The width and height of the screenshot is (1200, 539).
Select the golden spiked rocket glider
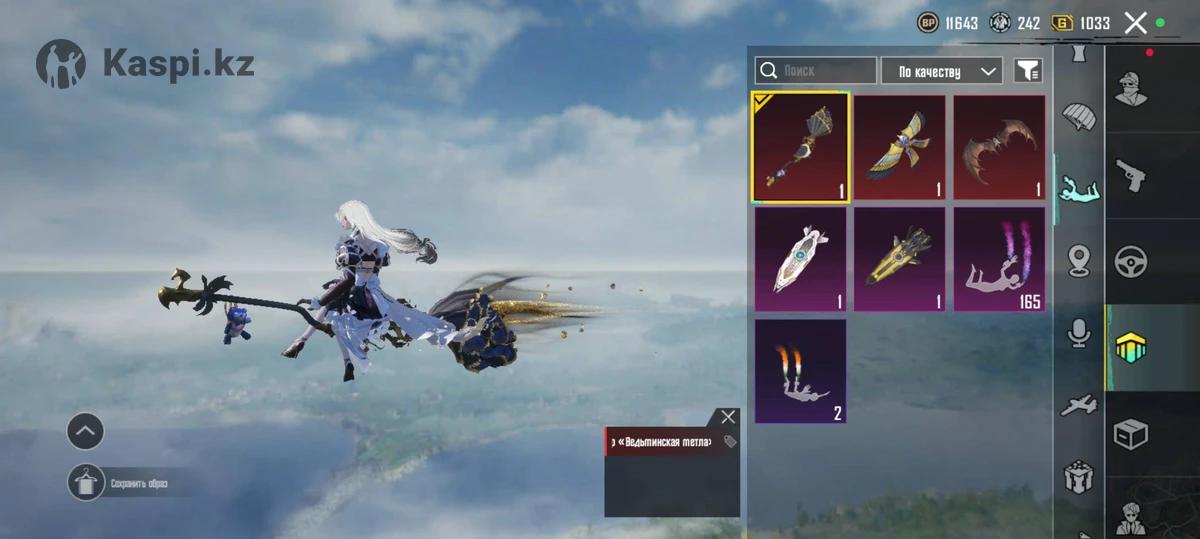(x=899, y=259)
